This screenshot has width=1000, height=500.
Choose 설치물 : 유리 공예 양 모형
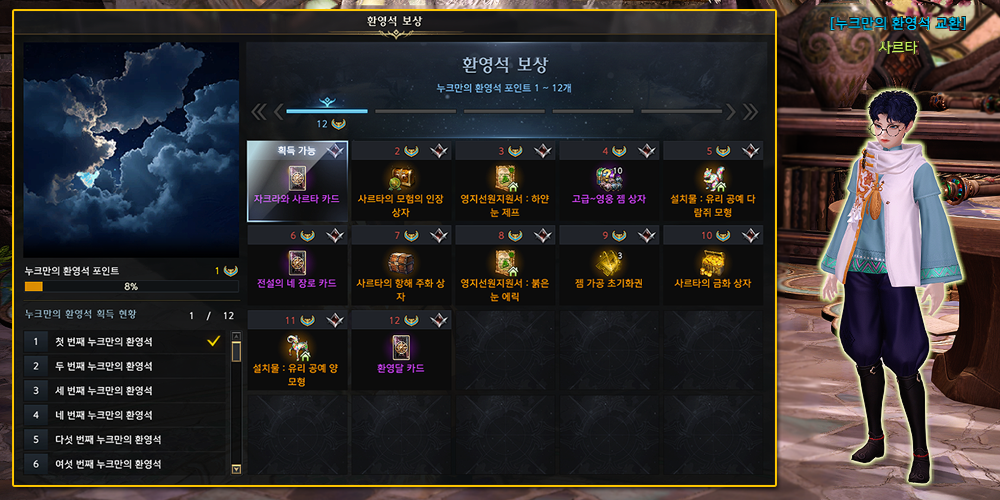pyautogui.click(x=297, y=350)
